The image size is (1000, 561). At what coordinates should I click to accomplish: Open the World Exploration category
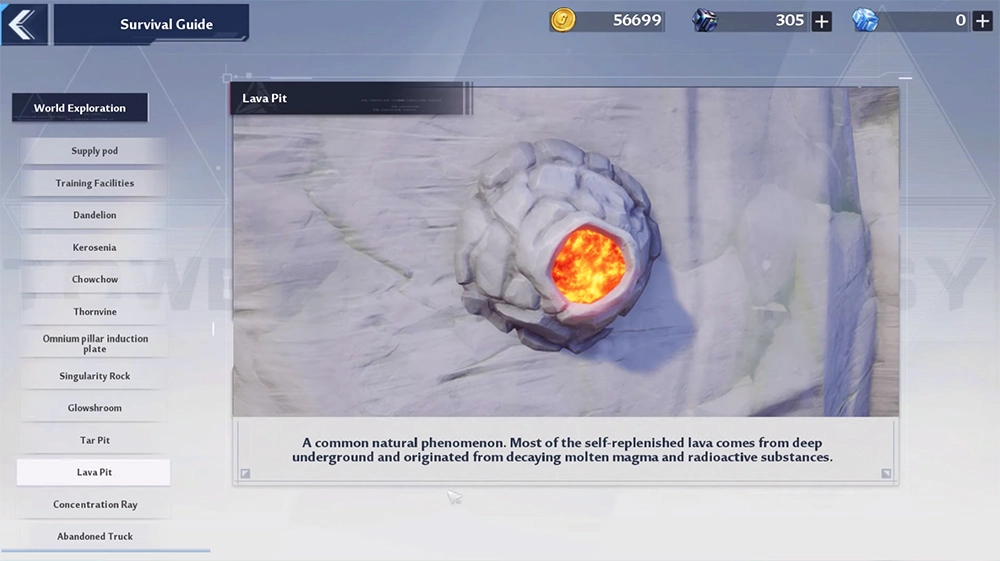pos(80,108)
